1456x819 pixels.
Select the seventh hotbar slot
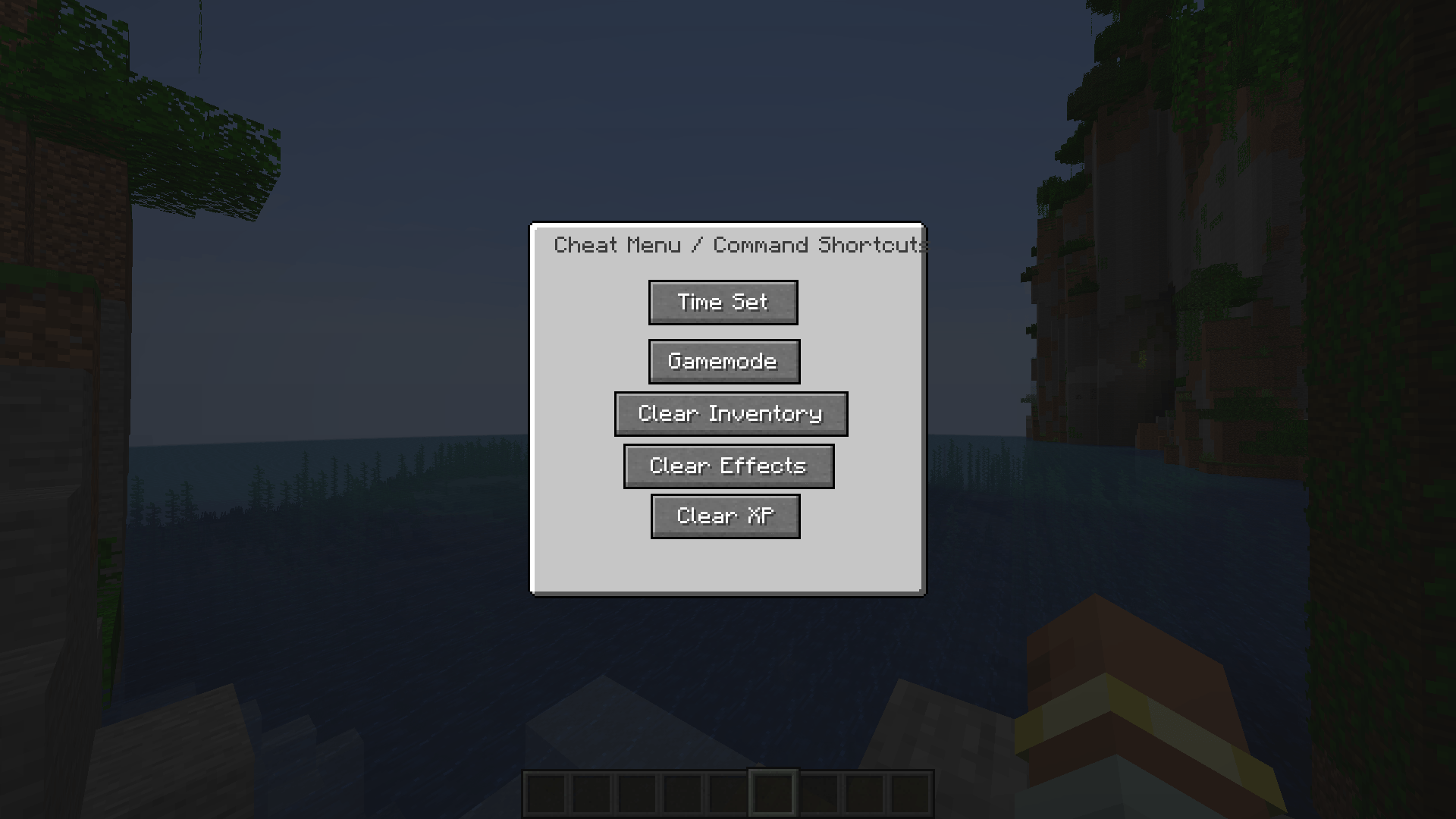(819, 795)
